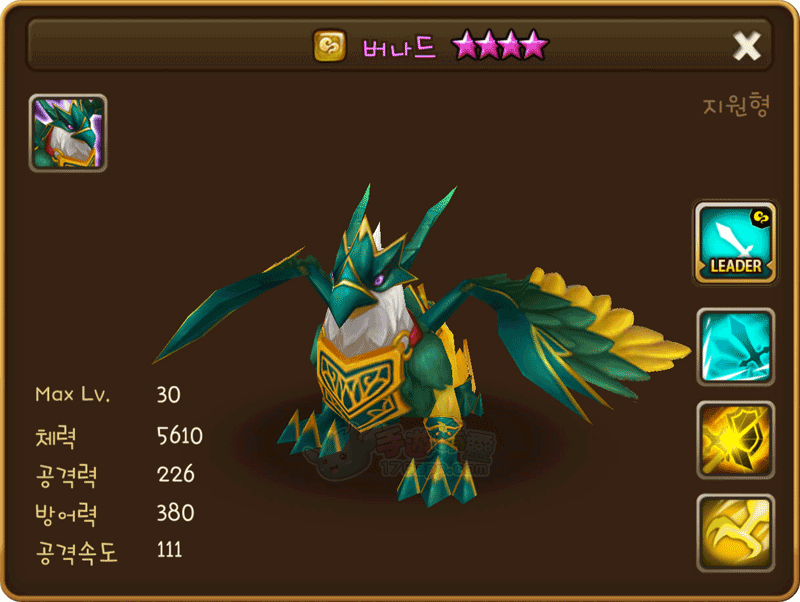Close the monster info window
The width and height of the screenshot is (800, 602).
click(746, 45)
